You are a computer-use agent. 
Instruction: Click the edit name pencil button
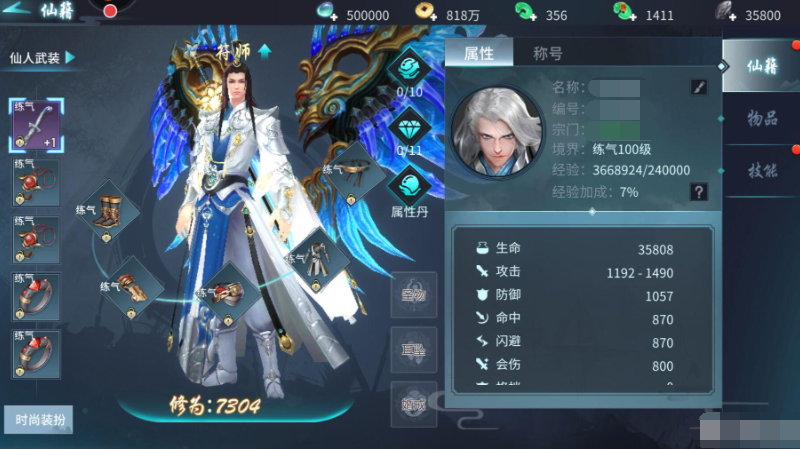click(699, 87)
